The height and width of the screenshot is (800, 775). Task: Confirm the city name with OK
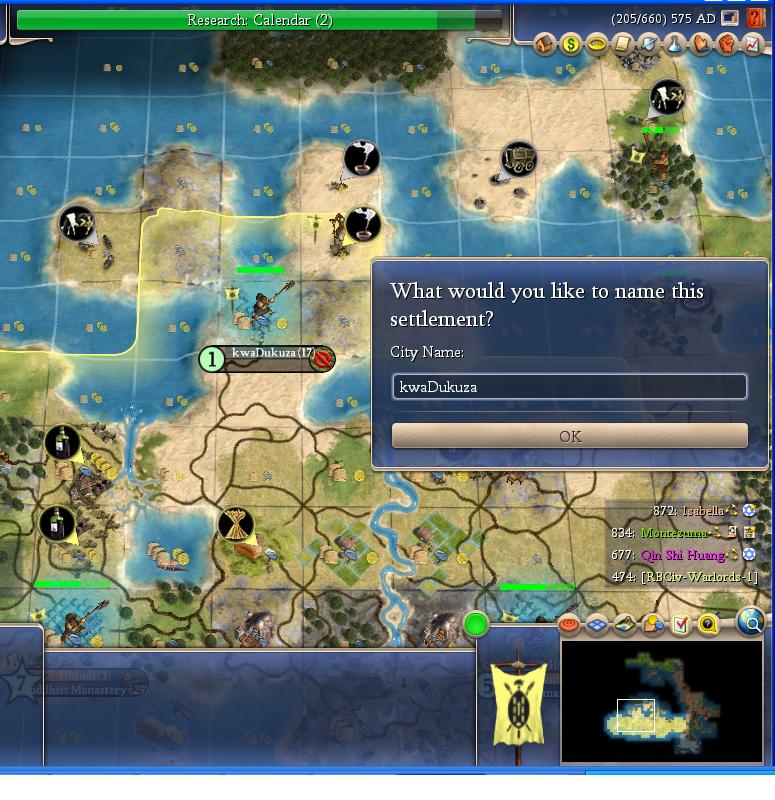[x=569, y=436]
